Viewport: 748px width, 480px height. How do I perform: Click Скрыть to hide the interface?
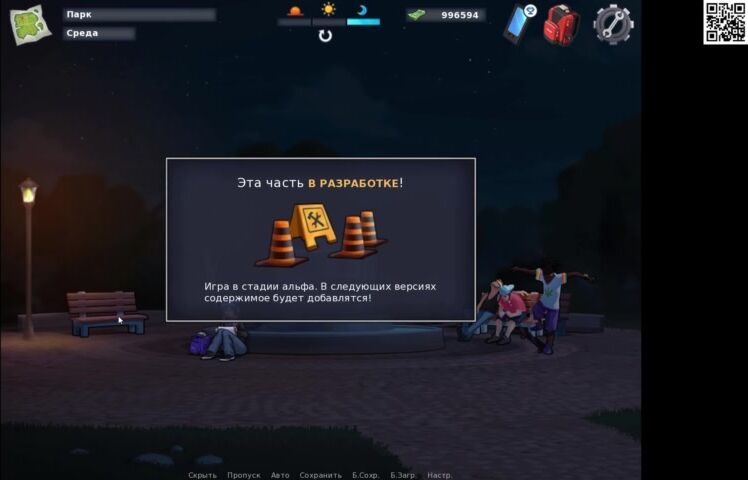202,475
